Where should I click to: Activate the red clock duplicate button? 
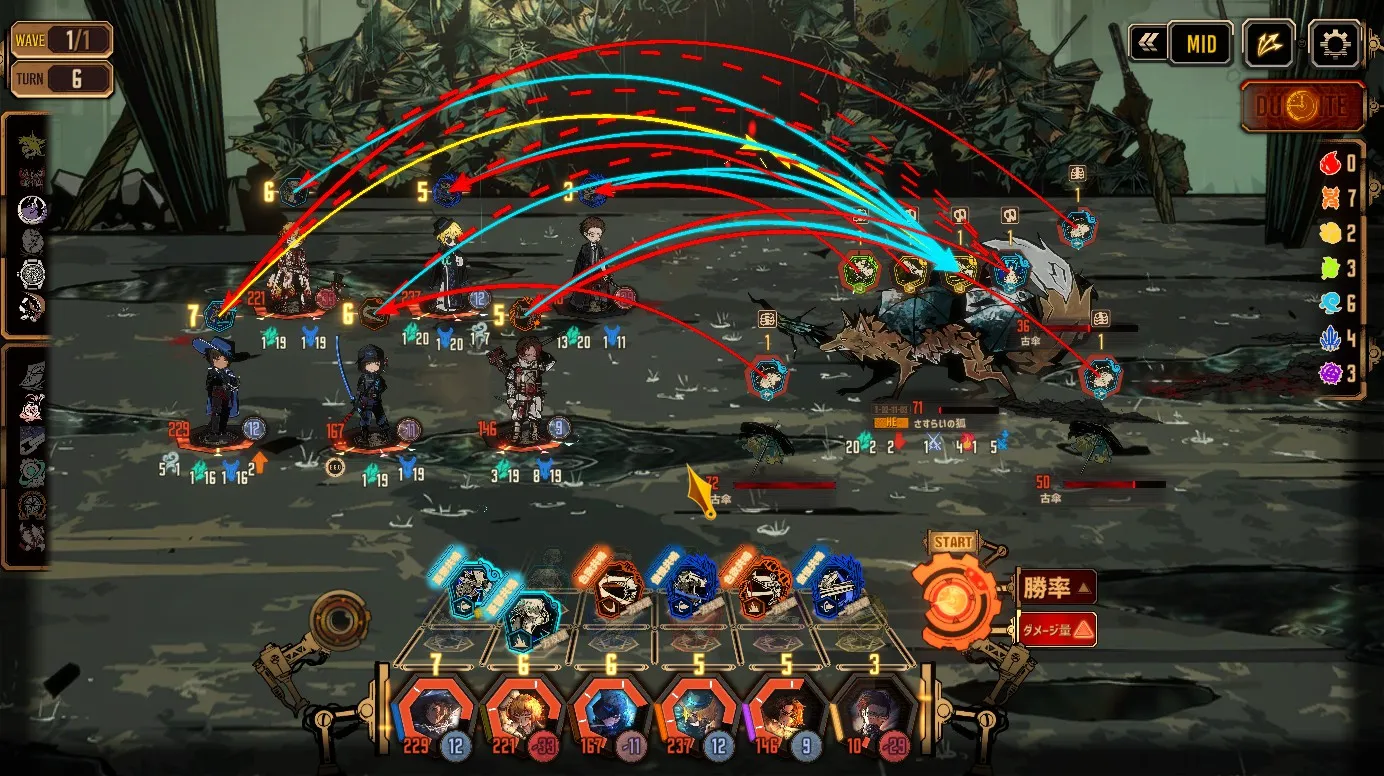coord(1302,107)
